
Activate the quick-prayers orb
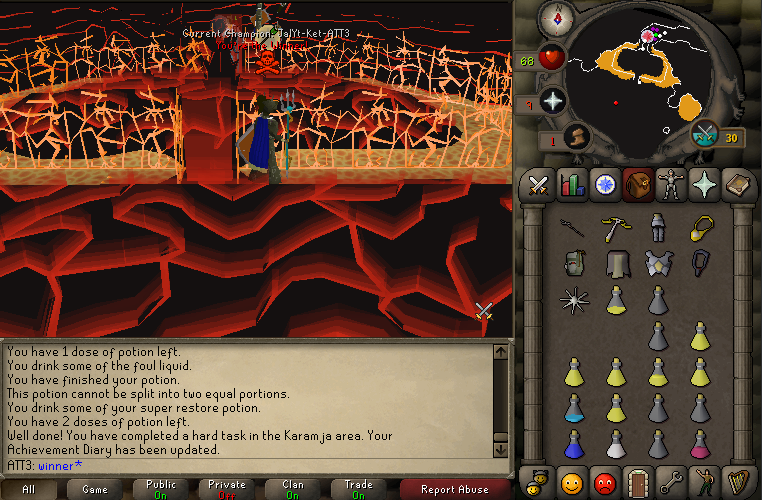pos(553,102)
